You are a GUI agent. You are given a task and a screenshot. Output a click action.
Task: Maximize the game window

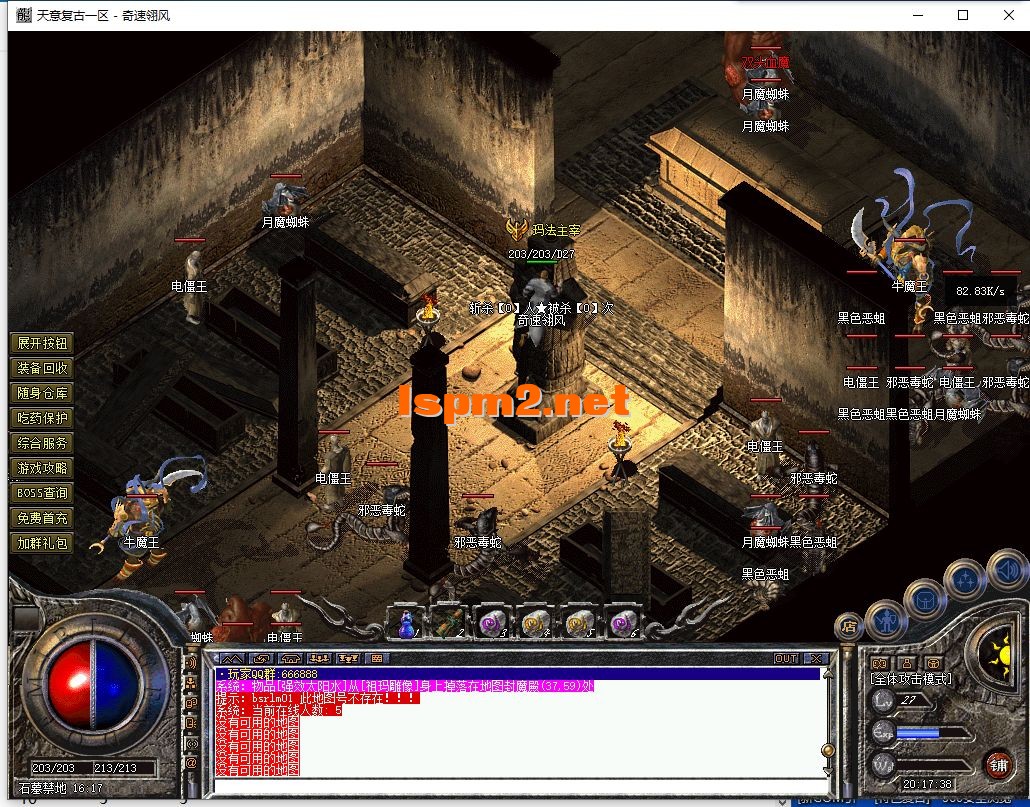coord(963,15)
